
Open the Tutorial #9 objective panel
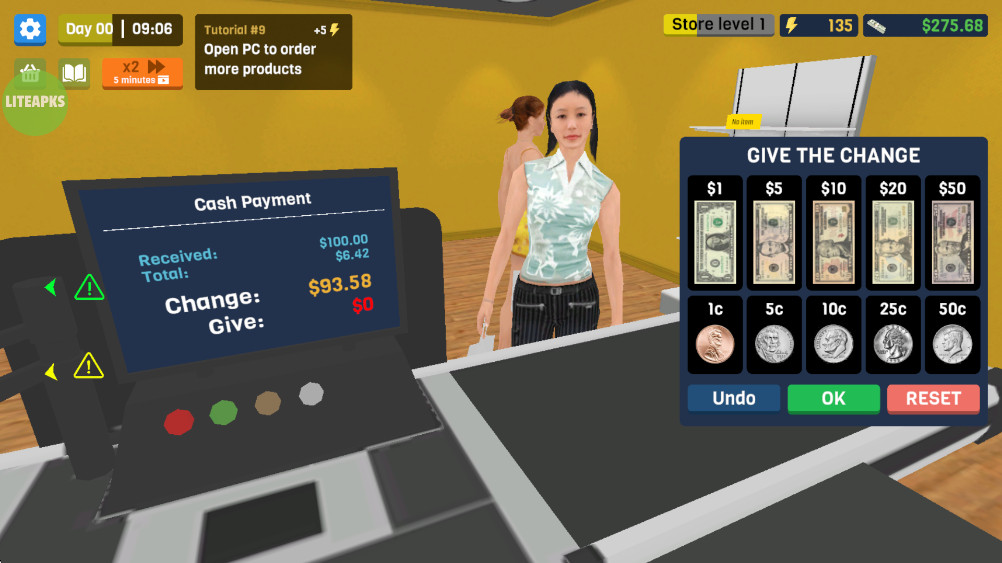pos(273,52)
